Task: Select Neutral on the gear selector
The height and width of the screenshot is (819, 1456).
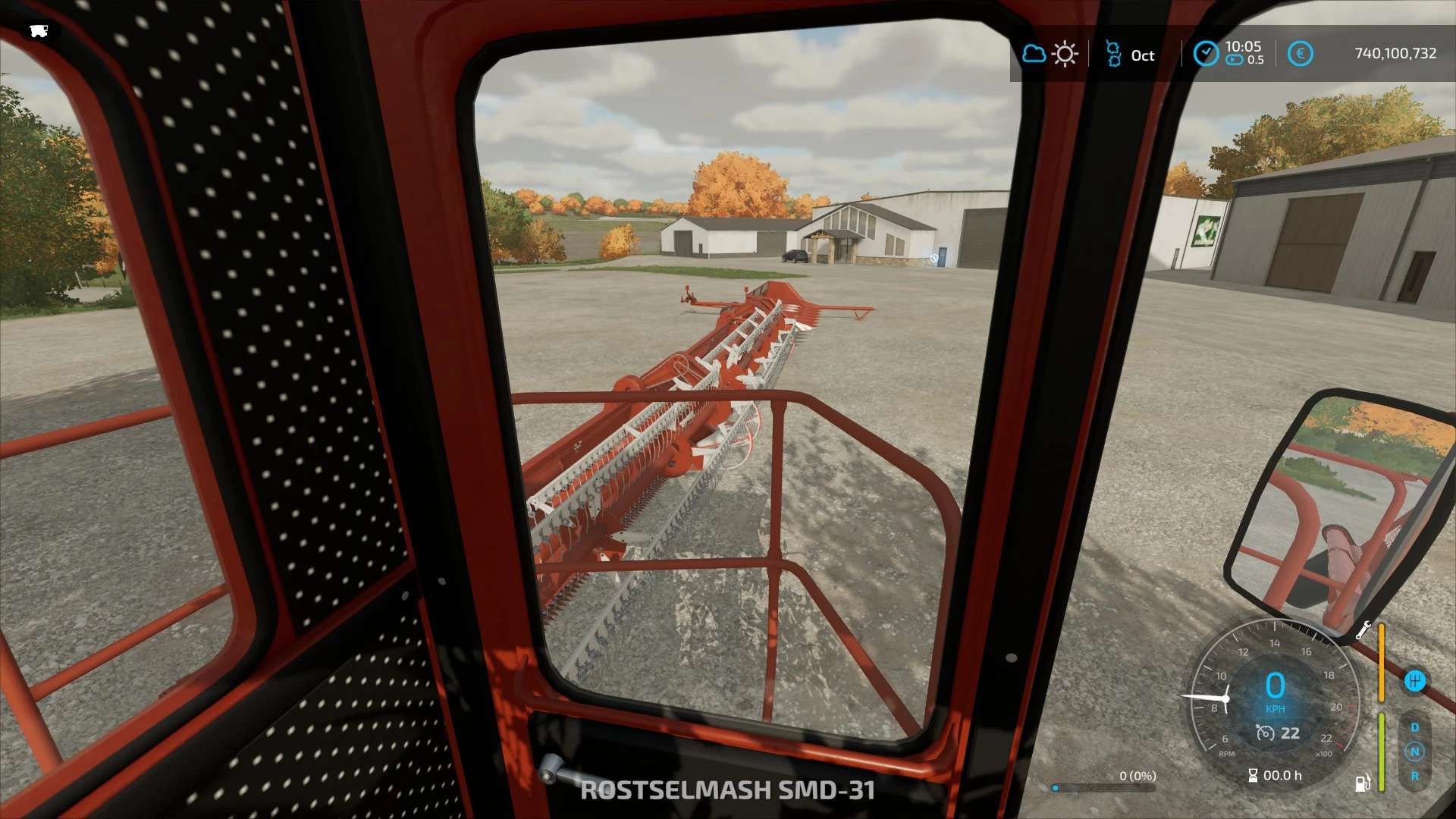Action: pyautogui.click(x=1414, y=752)
